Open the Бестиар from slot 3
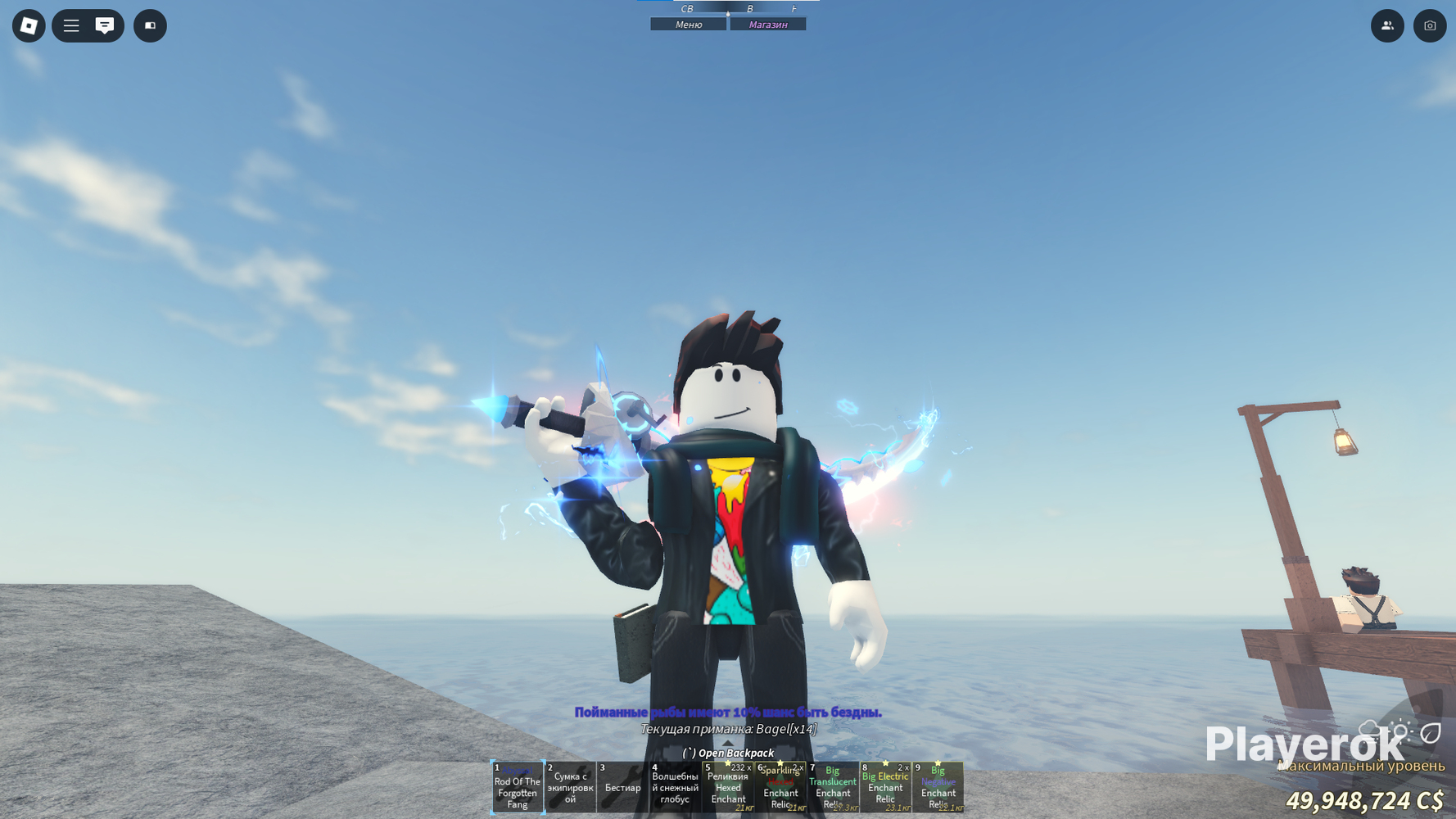This screenshot has height=819, width=1456. [622, 787]
